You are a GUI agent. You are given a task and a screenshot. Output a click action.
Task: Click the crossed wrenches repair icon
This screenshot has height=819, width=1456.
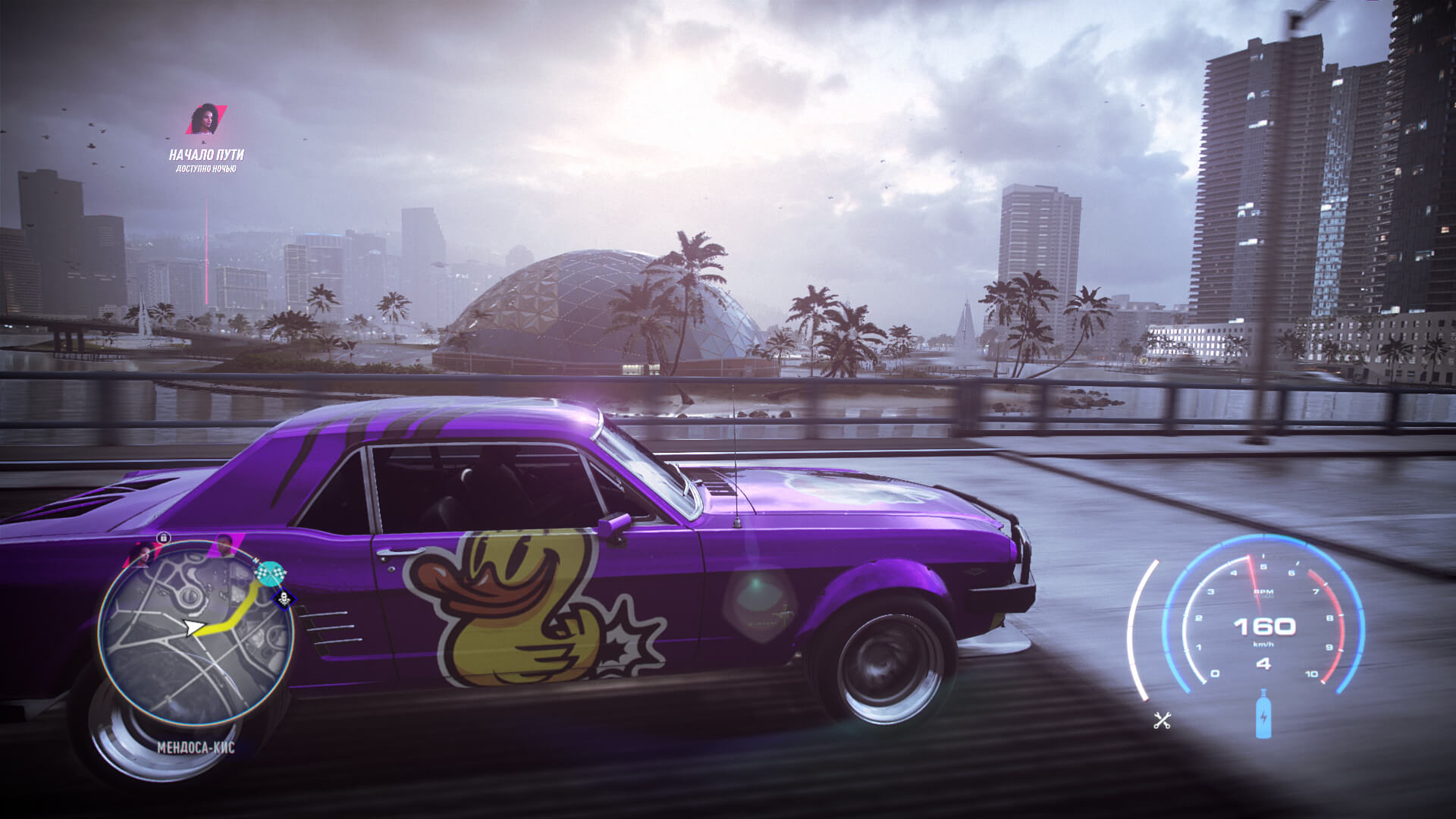coord(1163,720)
